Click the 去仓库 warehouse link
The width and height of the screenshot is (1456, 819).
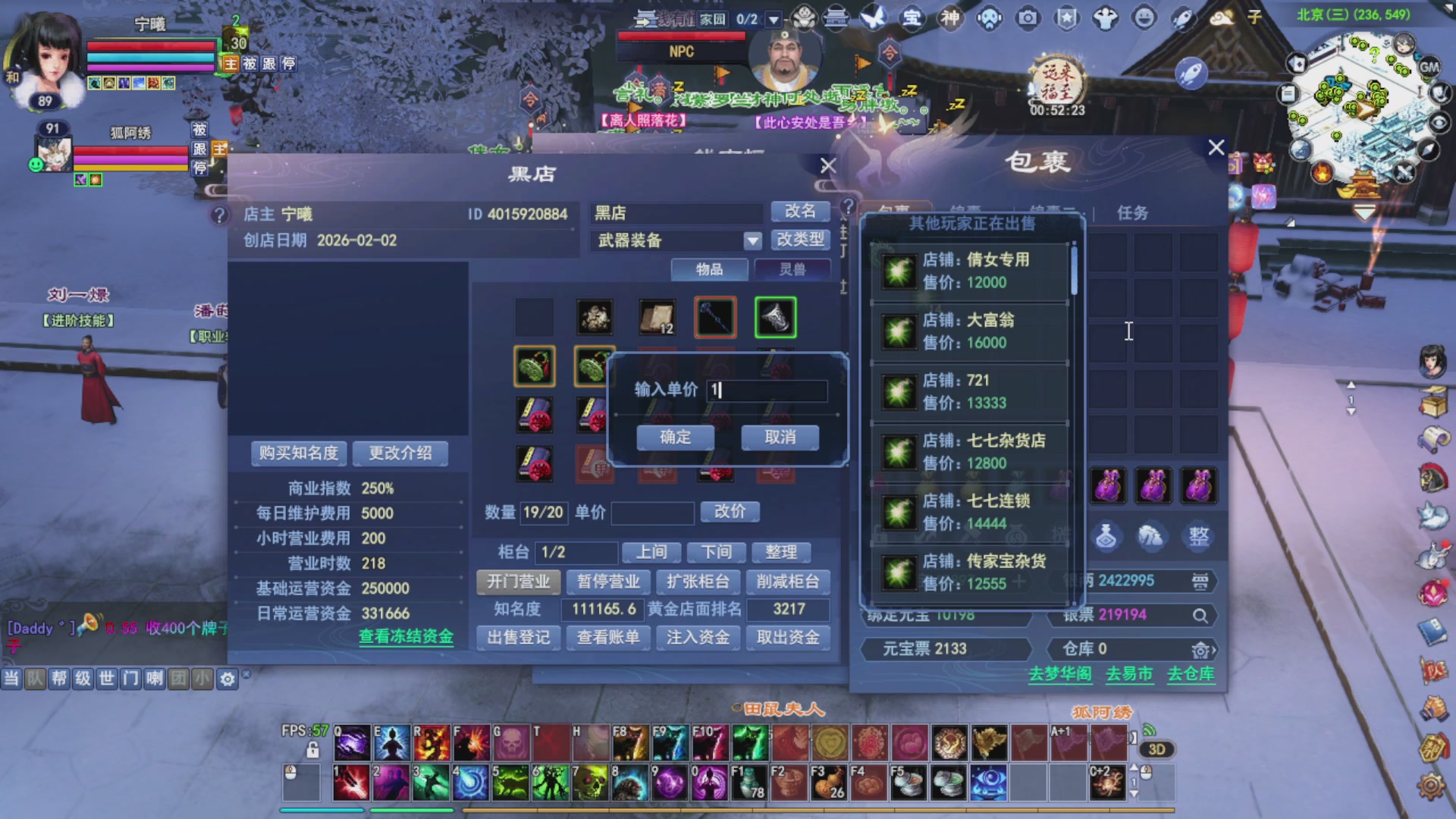pyautogui.click(x=1191, y=673)
